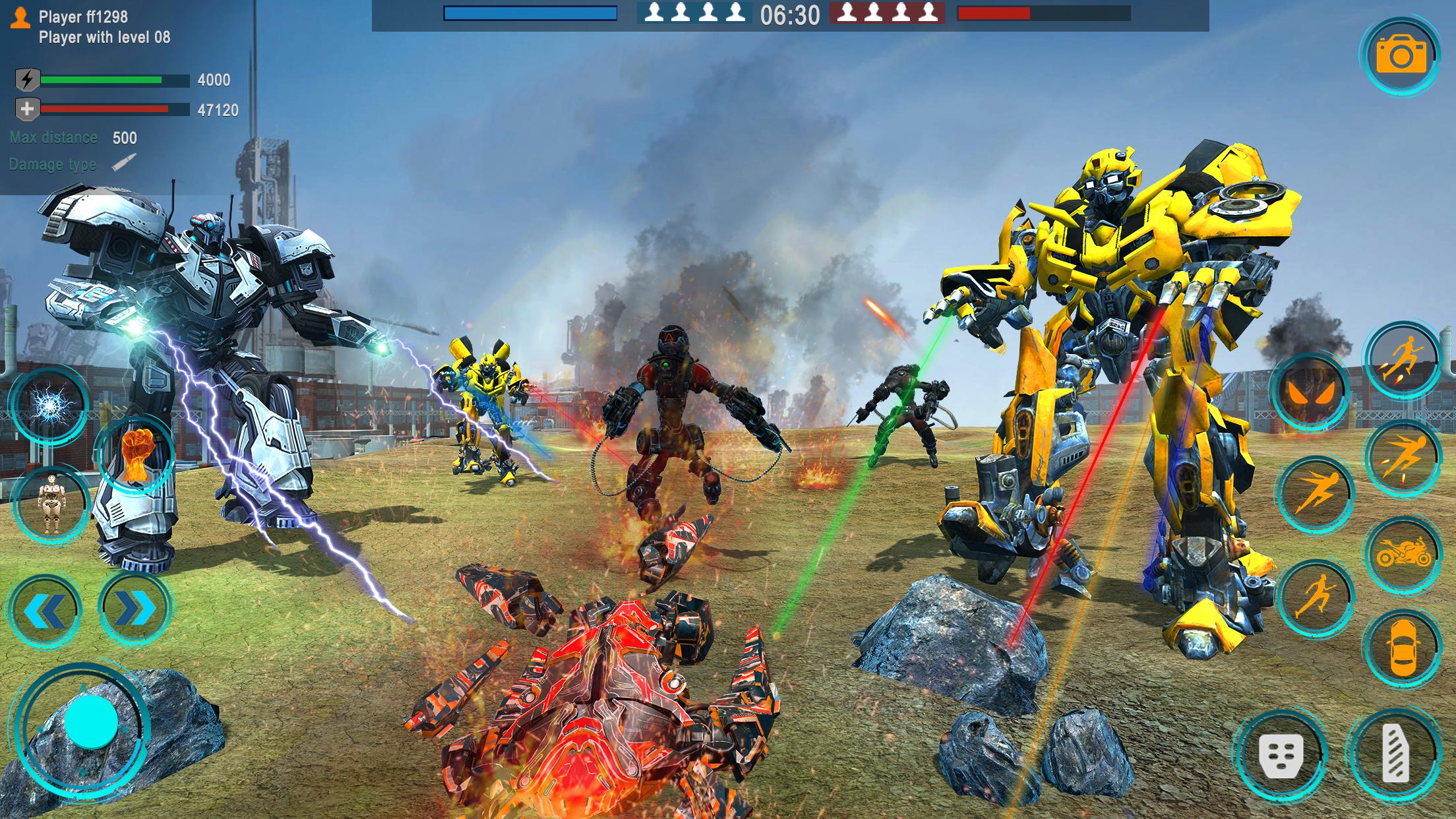Click the left double-arrow button
The width and height of the screenshot is (1456, 819).
click(45, 610)
